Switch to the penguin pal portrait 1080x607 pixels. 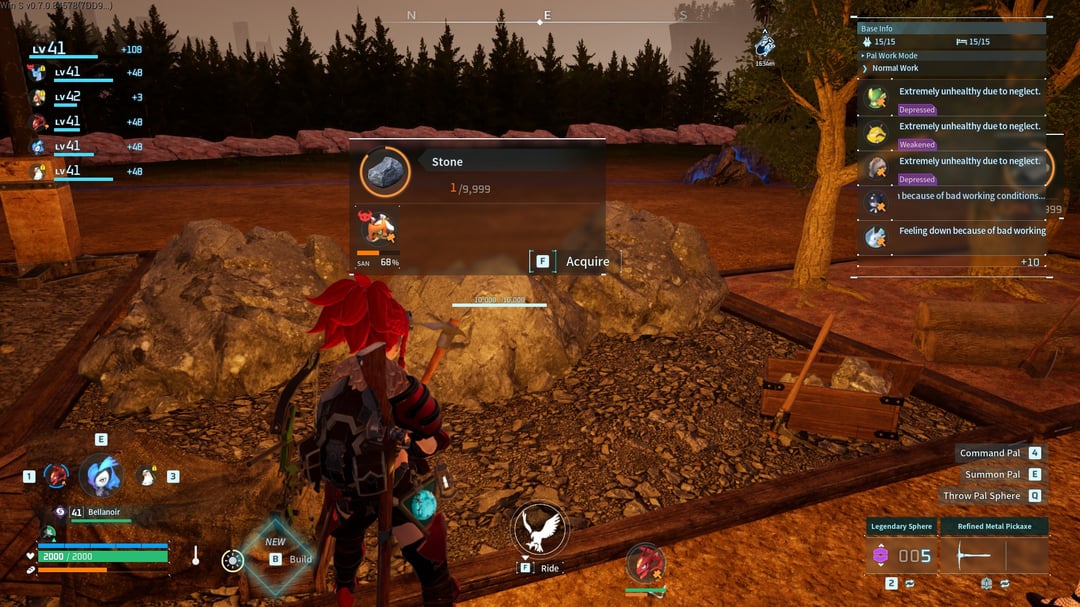(147, 476)
